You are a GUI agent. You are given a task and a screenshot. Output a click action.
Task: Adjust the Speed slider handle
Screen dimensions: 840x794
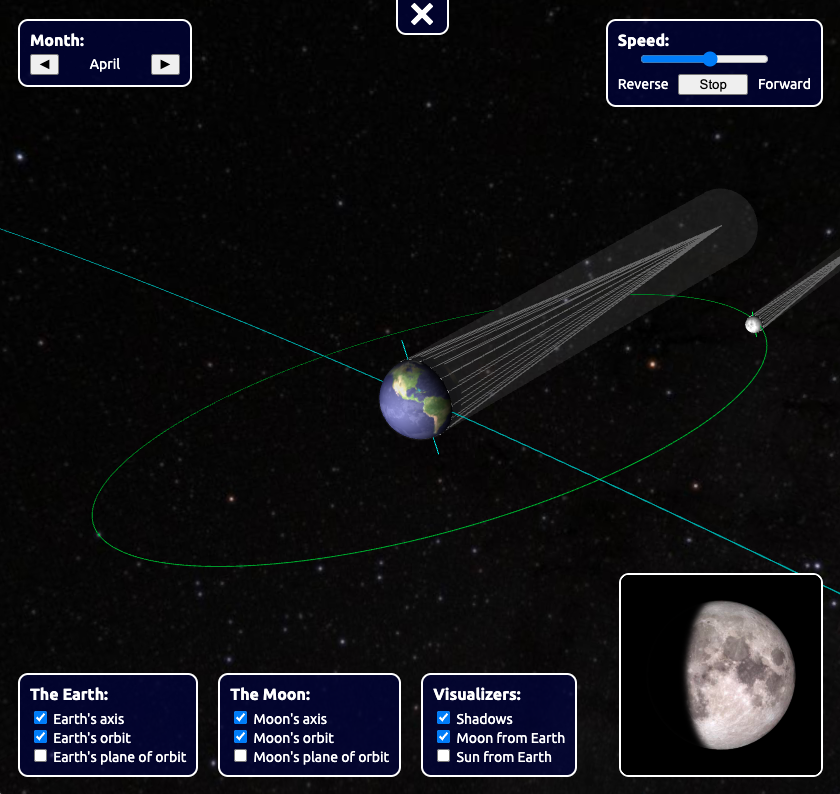click(x=710, y=59)
